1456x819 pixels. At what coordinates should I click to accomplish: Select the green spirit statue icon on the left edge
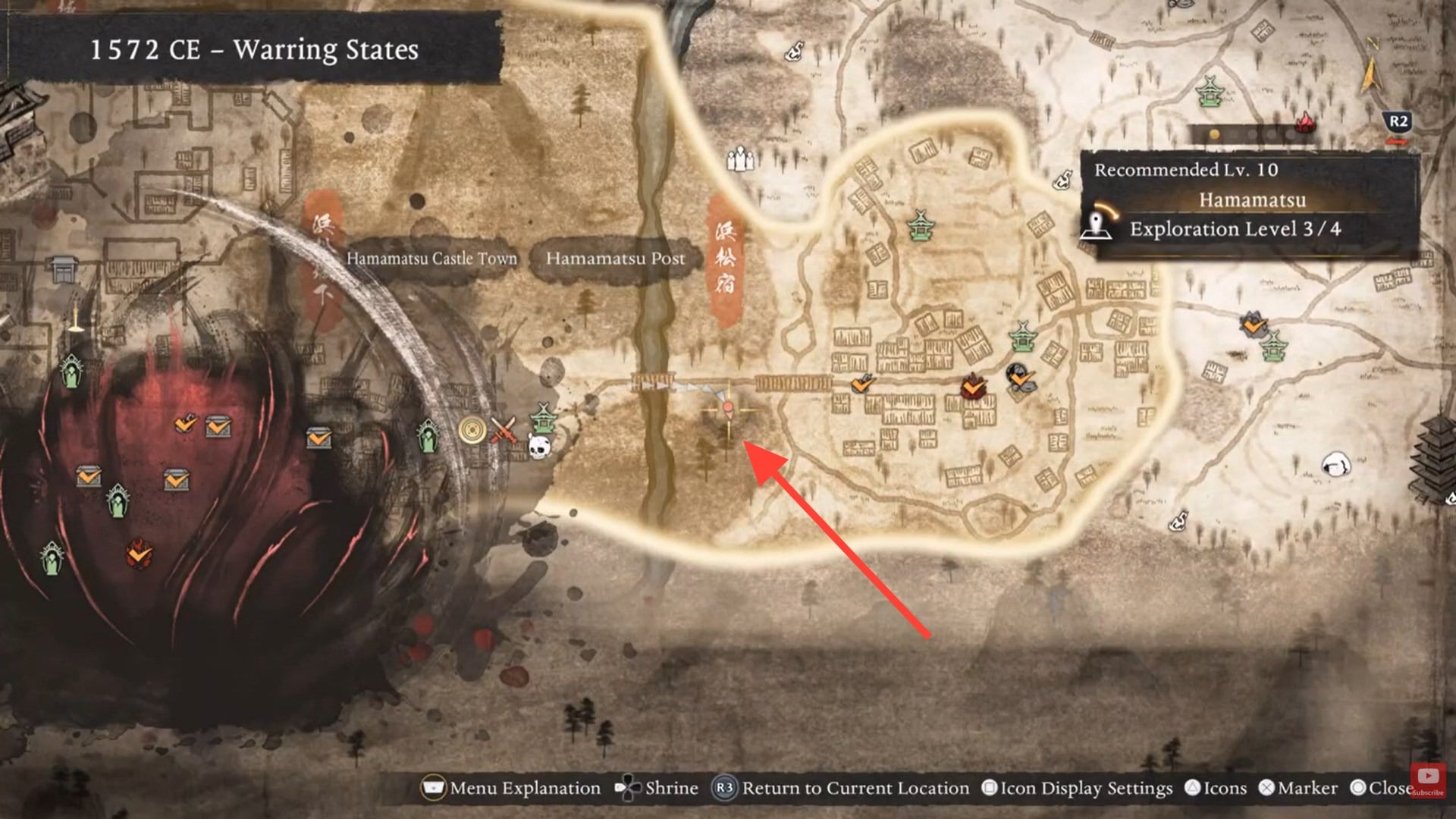pyautogui.click(x=52, y=557)
